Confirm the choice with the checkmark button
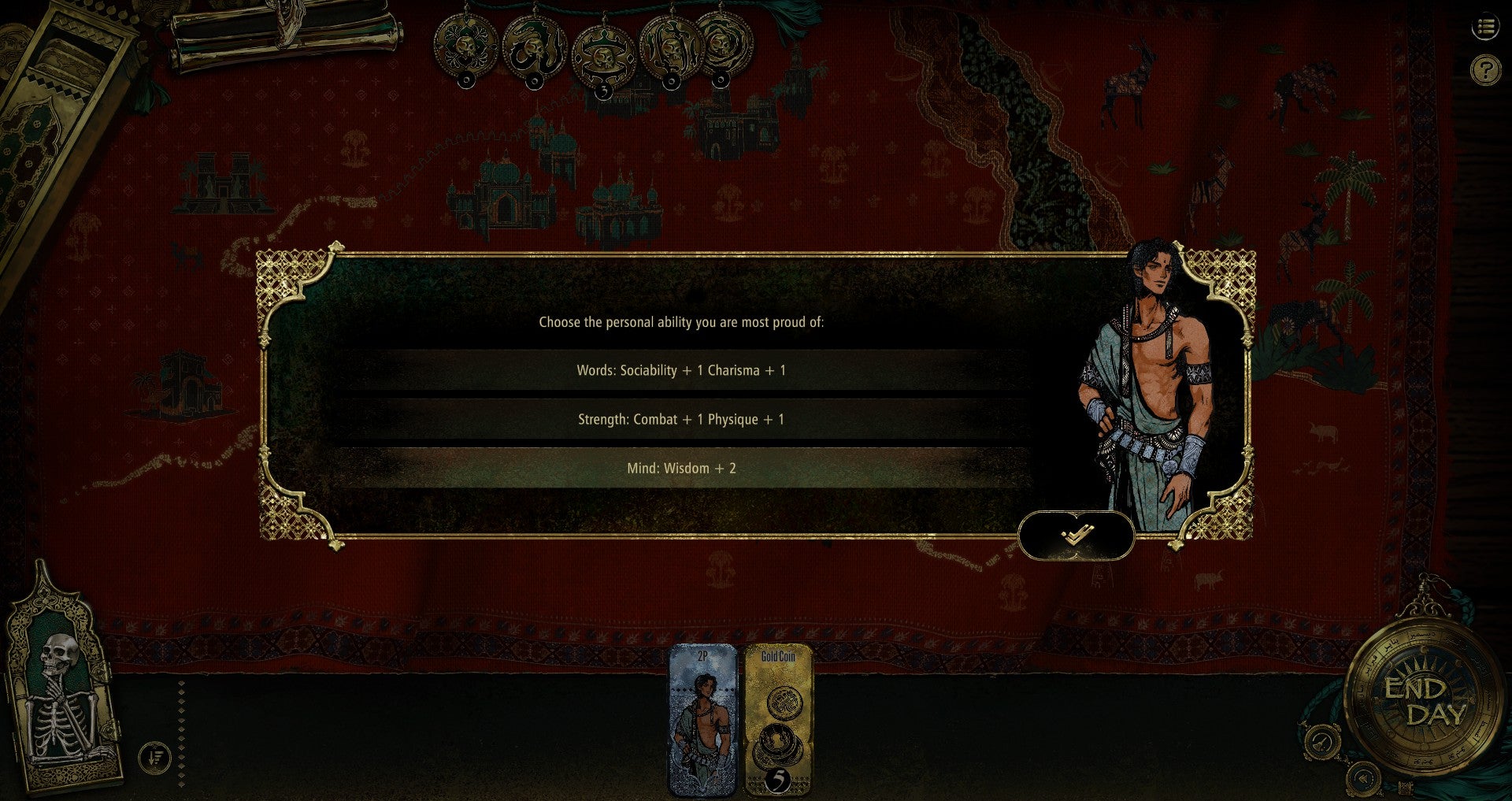Viewport: 1512px width, 801px height. (1076, 536)
